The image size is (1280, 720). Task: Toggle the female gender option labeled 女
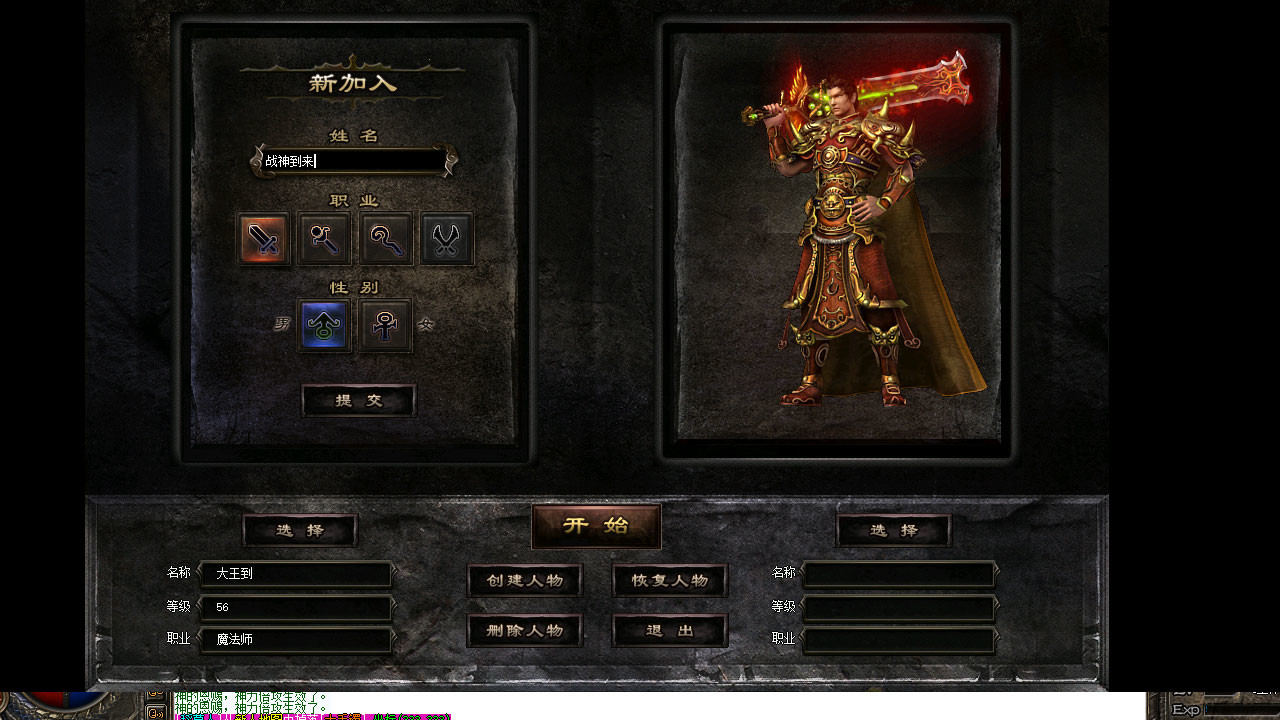[385, 324]
